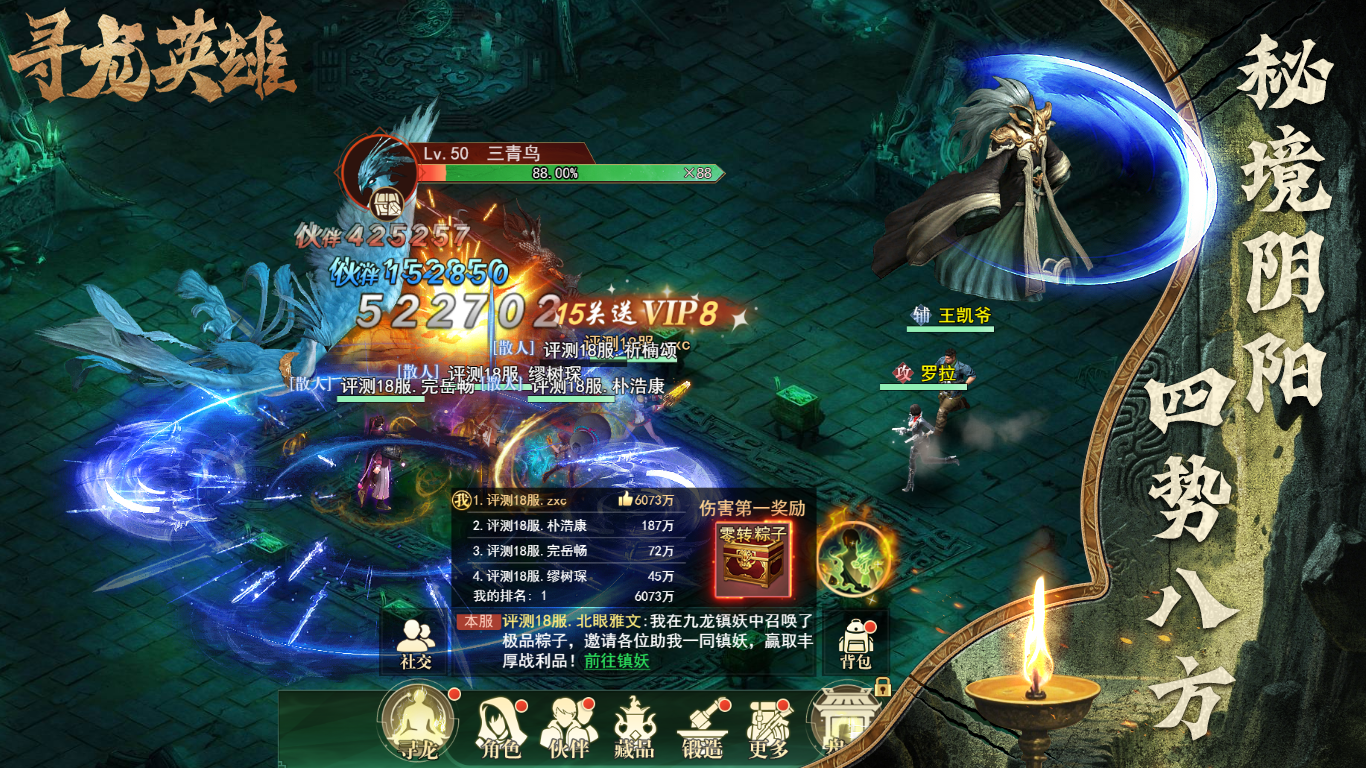This screenshot has height=768, width=1366.
Task: Click the 本服 server chat tag
Action: click(x=478, y=621)
